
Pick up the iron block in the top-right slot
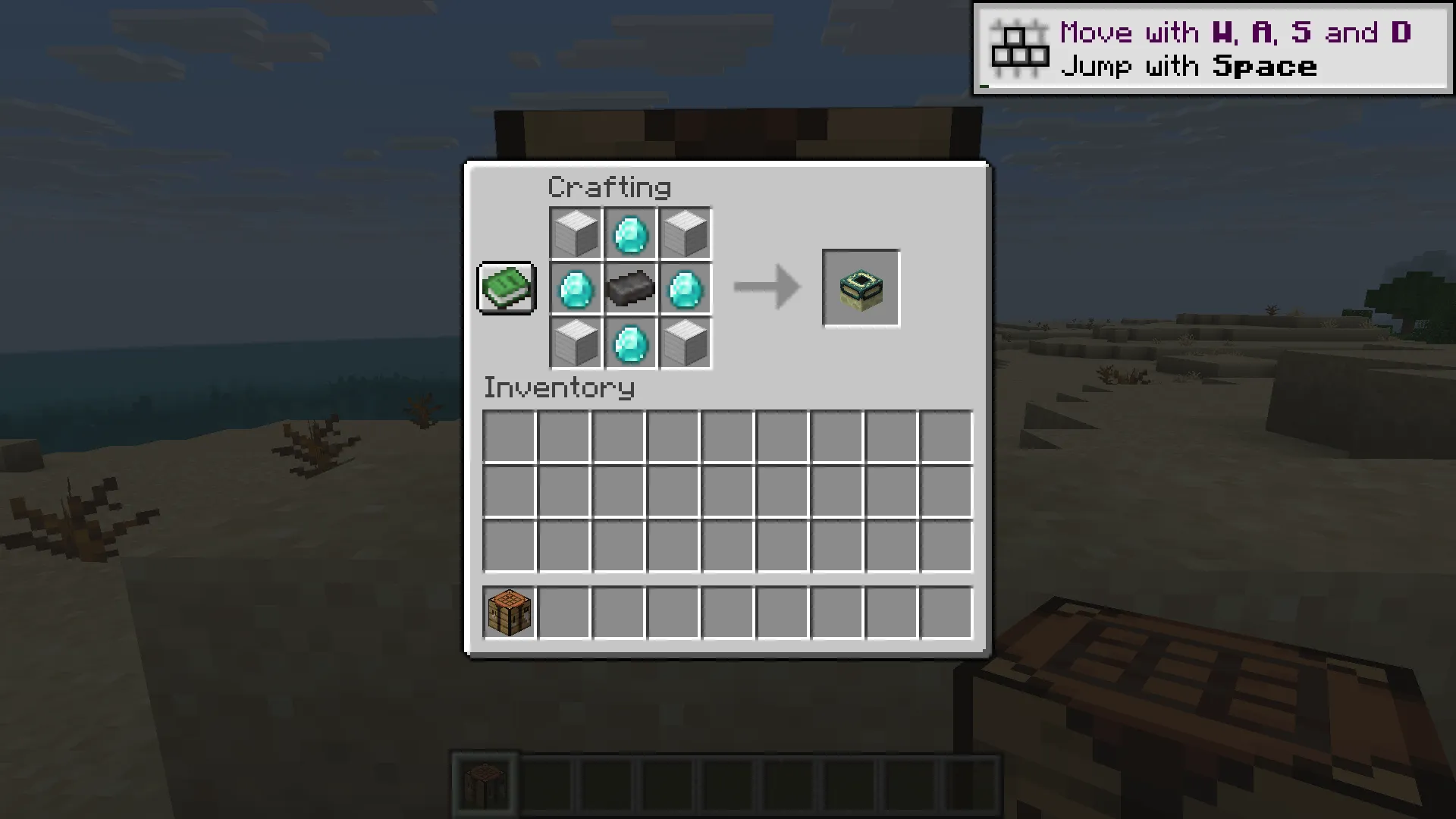[x=686, y=233]
